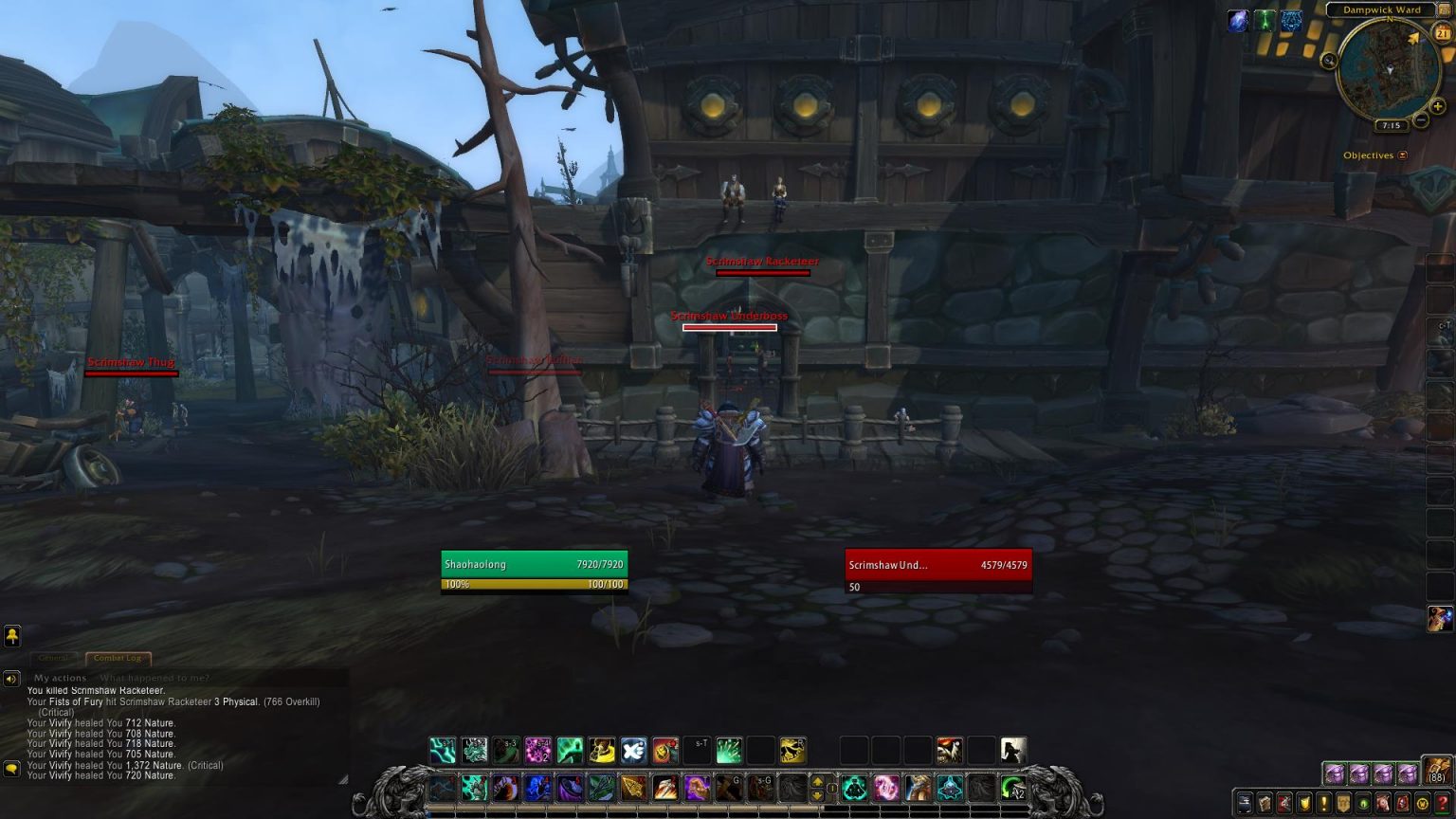1456x819 pixels.
Task: Click Shaohaolong's green health bar
Action: point(535,565)
